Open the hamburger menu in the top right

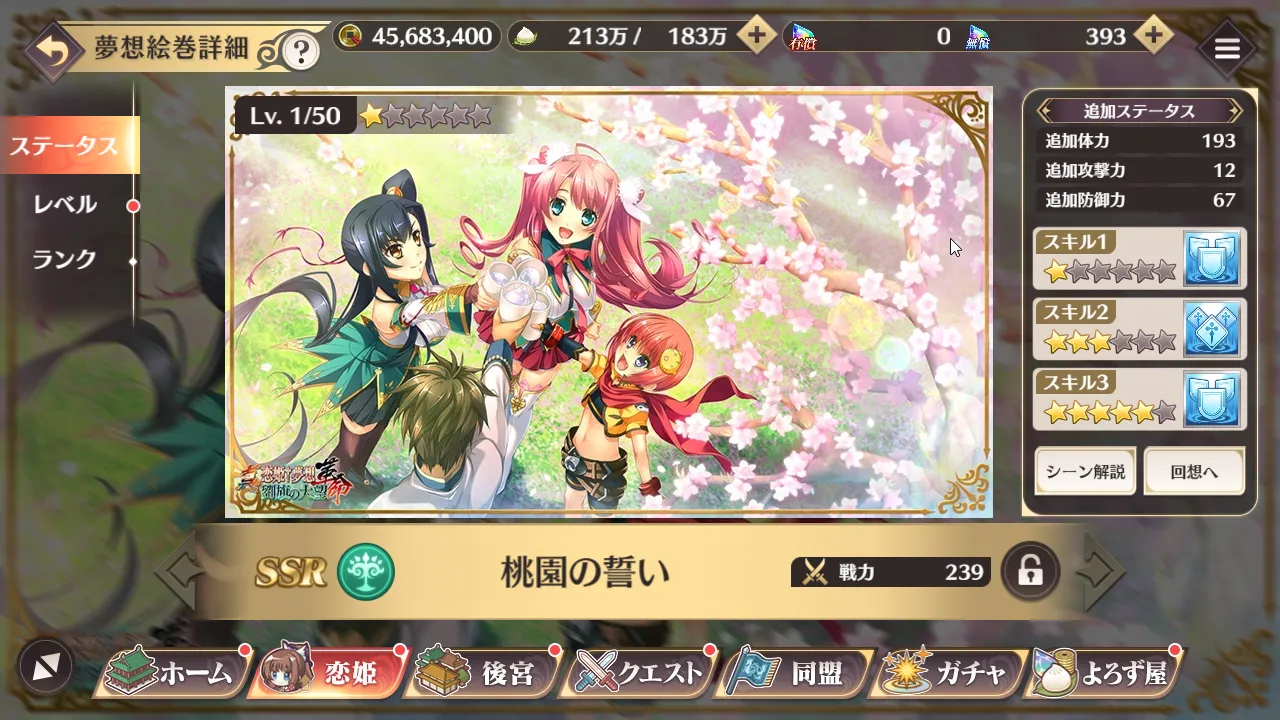click(1227, 47)
